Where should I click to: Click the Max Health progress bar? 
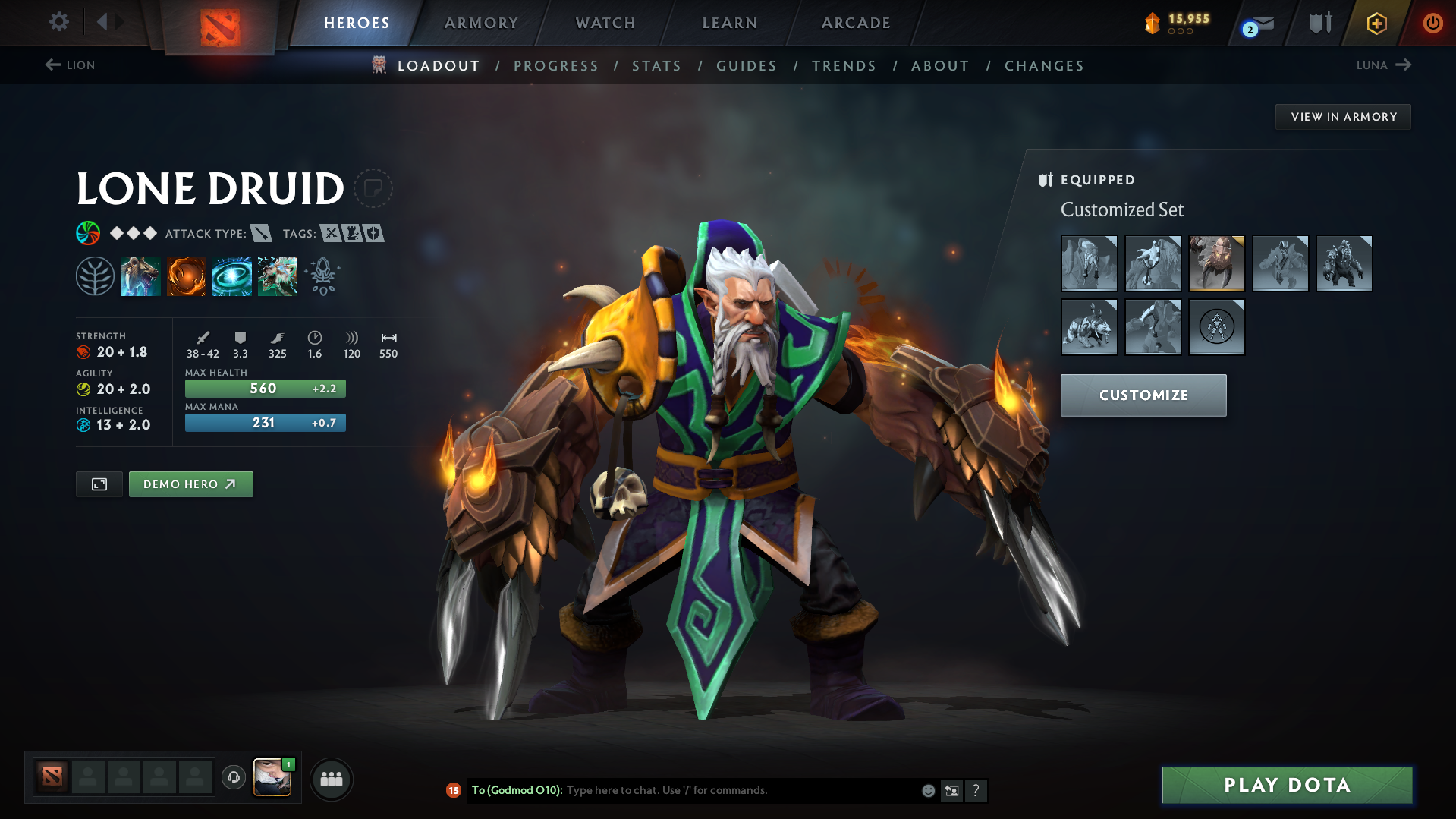[265, 388]
